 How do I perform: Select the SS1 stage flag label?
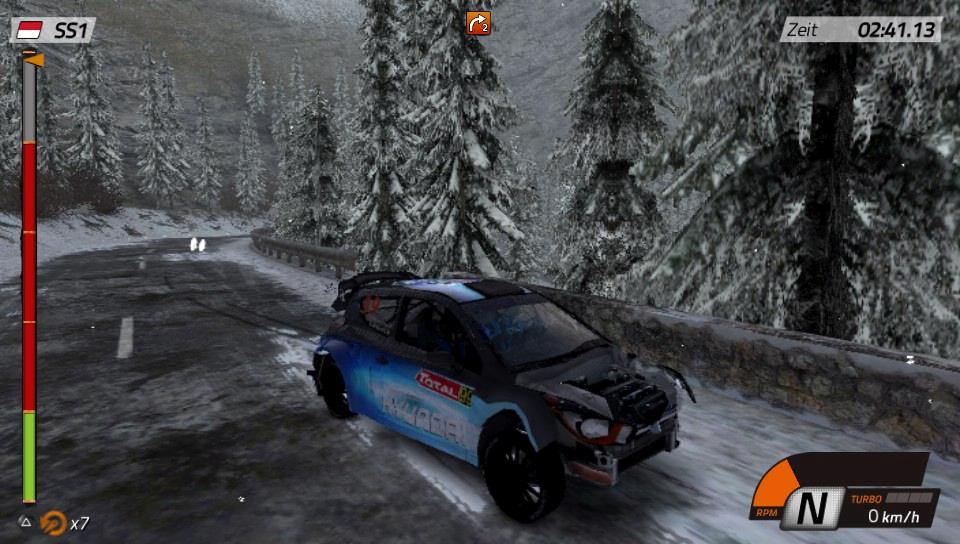click(x=54, y=31)
